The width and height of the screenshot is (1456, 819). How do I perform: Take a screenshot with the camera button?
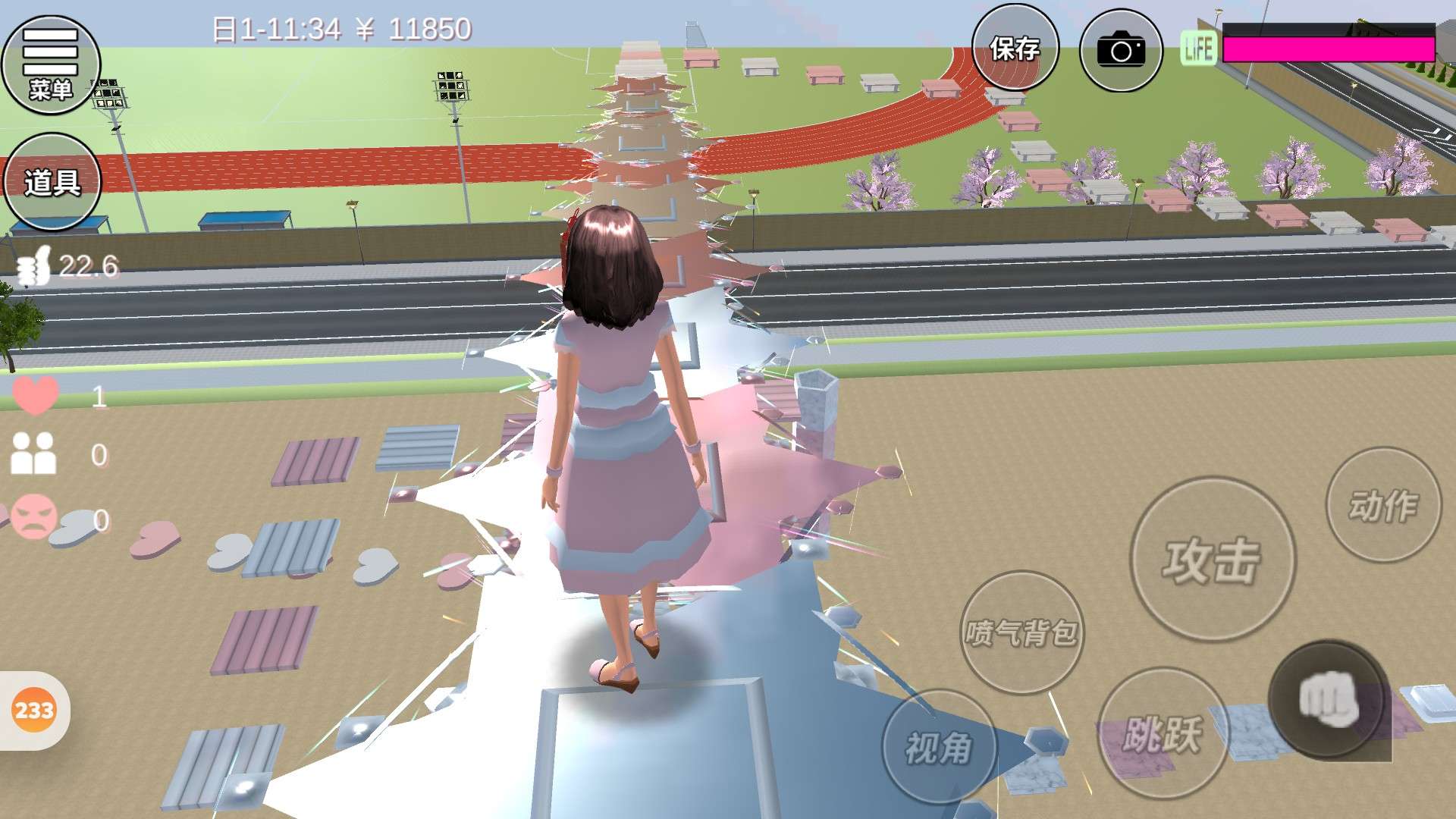1120,50
